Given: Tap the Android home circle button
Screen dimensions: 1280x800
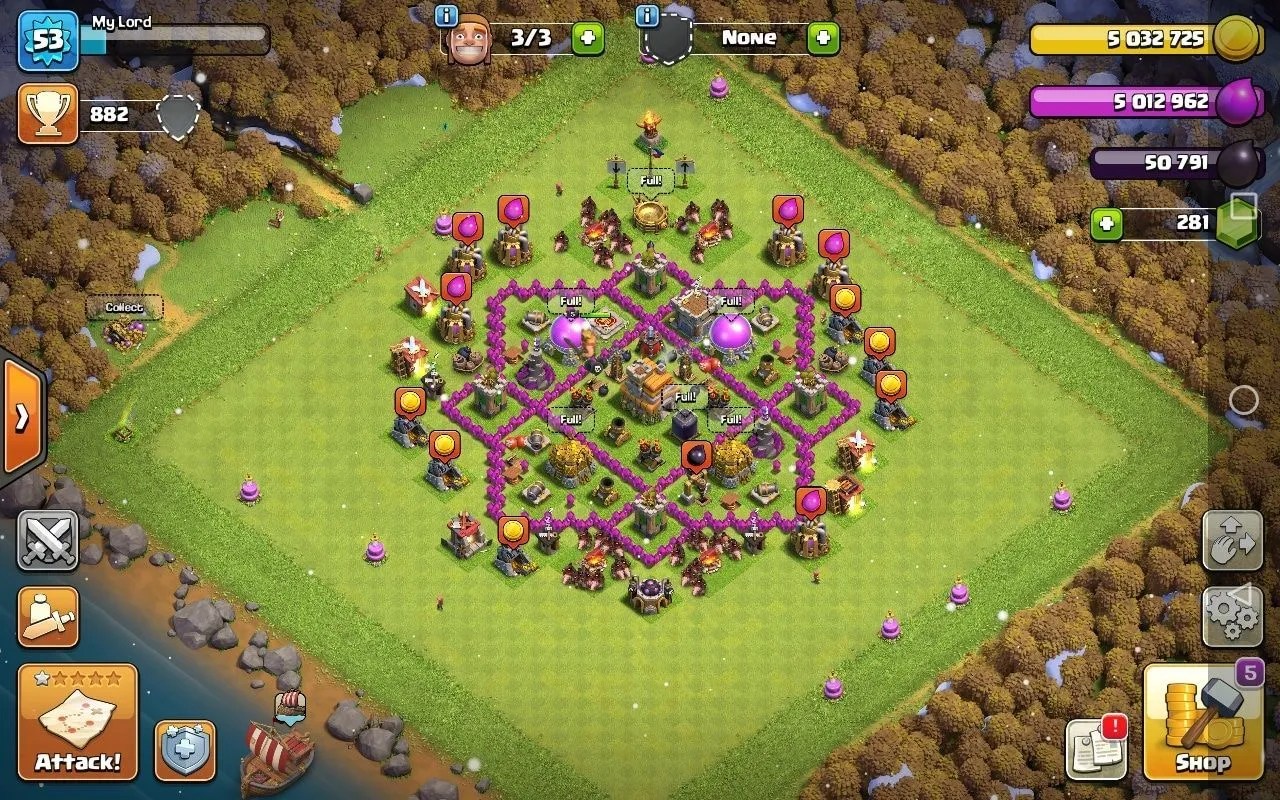Looking at the screenshot, I should click(x=1243, y=401).
